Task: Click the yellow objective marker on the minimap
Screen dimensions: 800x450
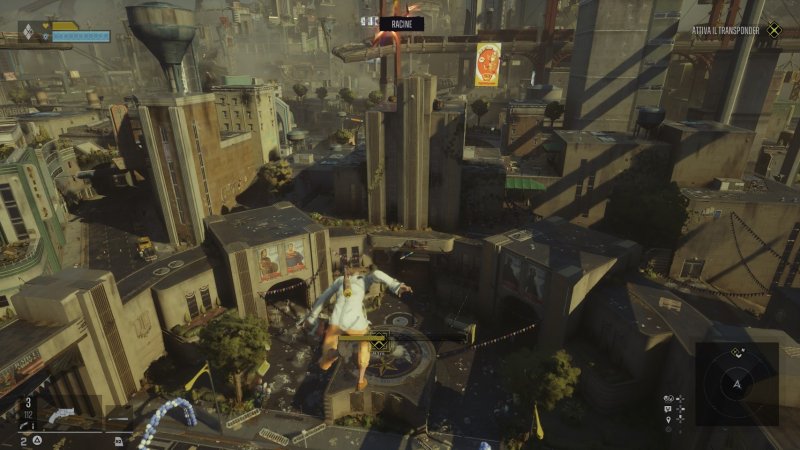Action: pyautogui.click(x=737, y=351)
